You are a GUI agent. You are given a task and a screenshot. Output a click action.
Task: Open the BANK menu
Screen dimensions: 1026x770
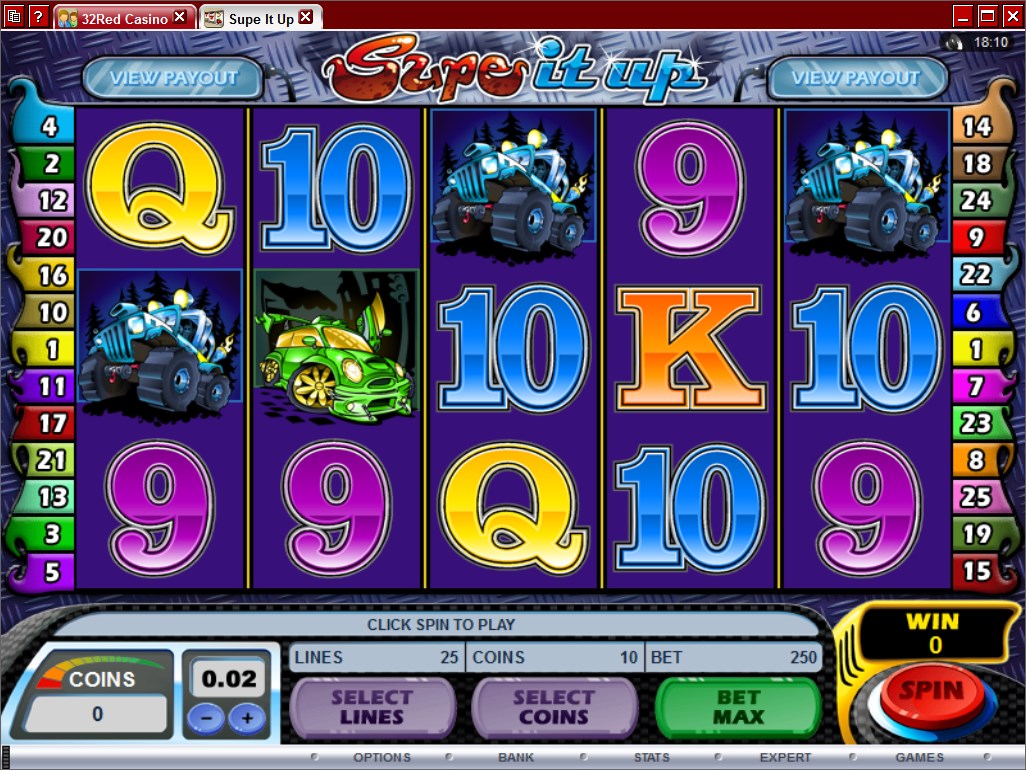pos(516,757)
